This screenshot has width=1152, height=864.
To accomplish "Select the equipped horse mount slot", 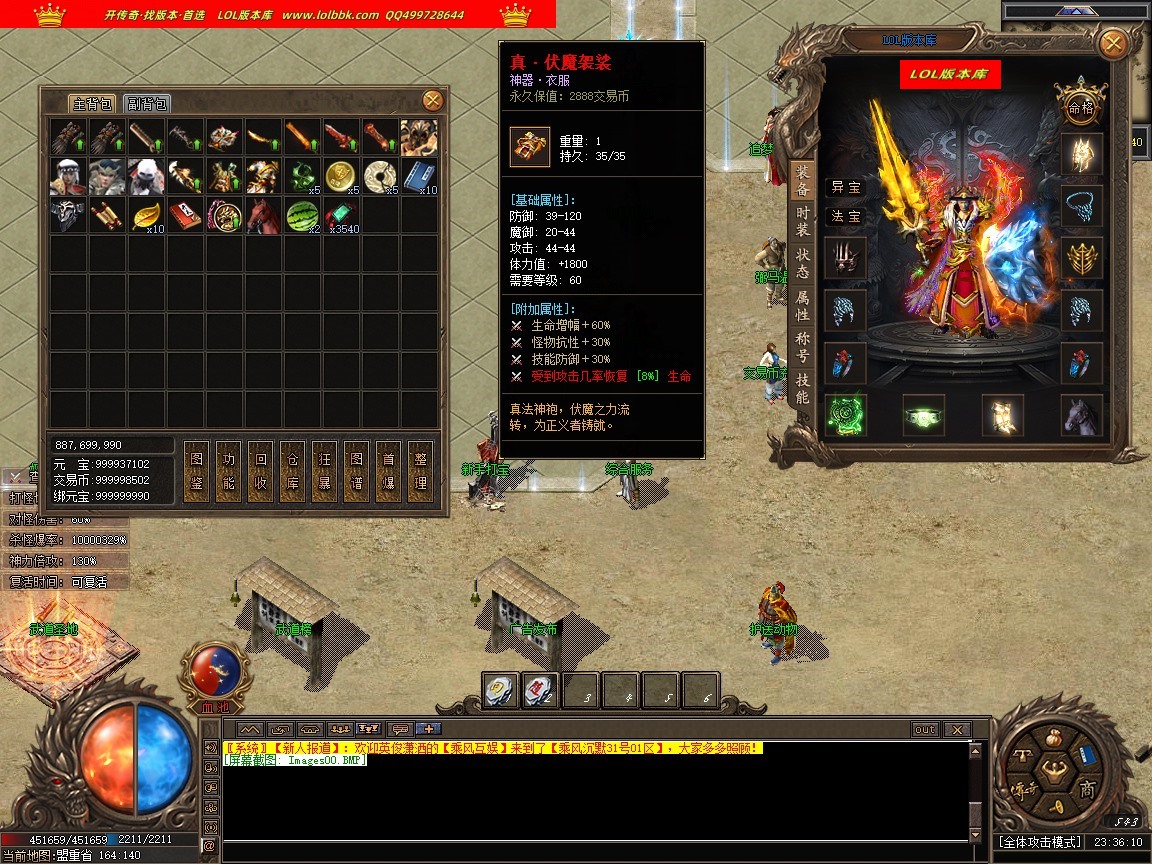I will 1081,415.
